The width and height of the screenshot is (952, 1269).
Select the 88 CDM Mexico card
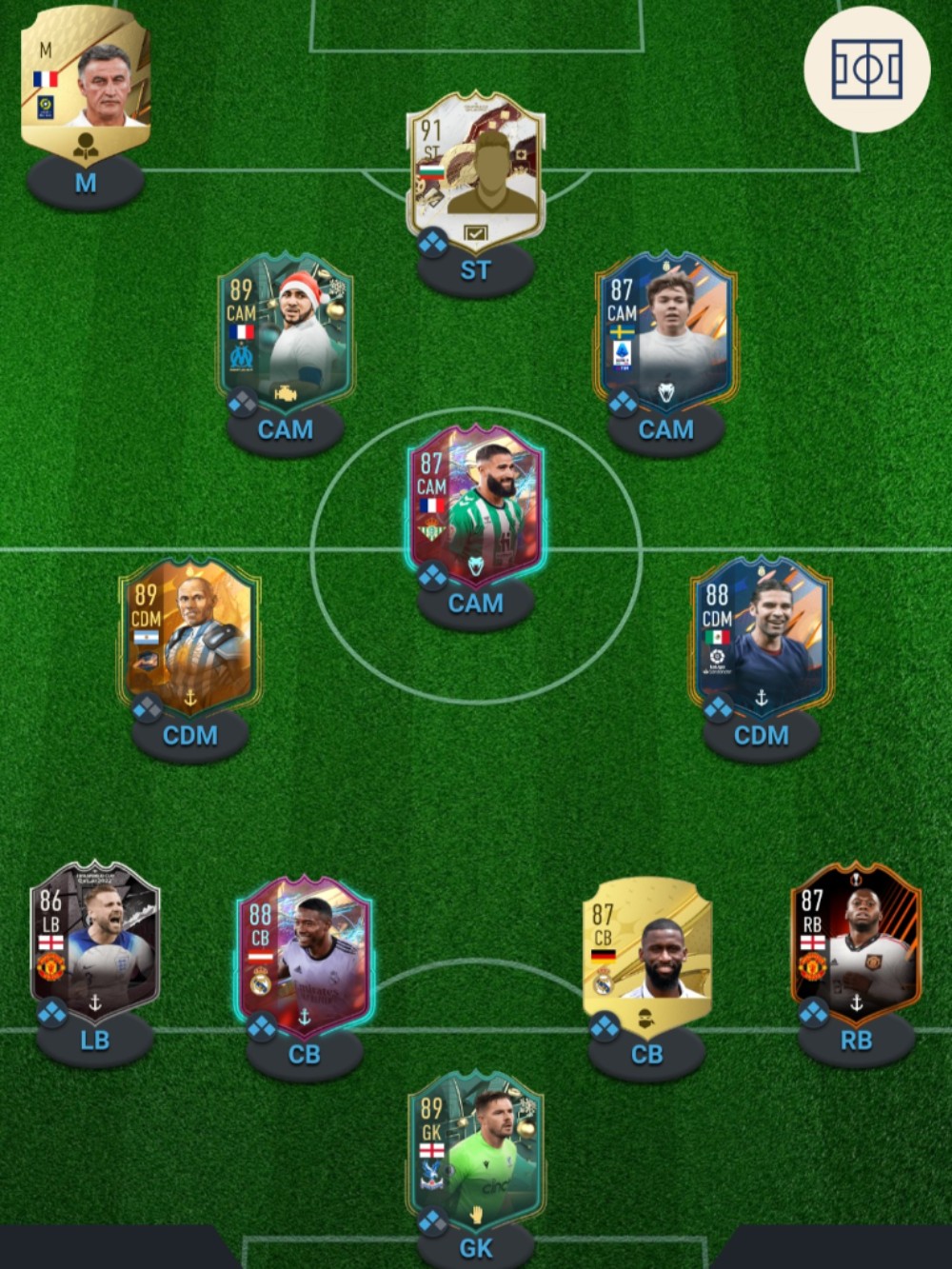(x=761, y=636)
